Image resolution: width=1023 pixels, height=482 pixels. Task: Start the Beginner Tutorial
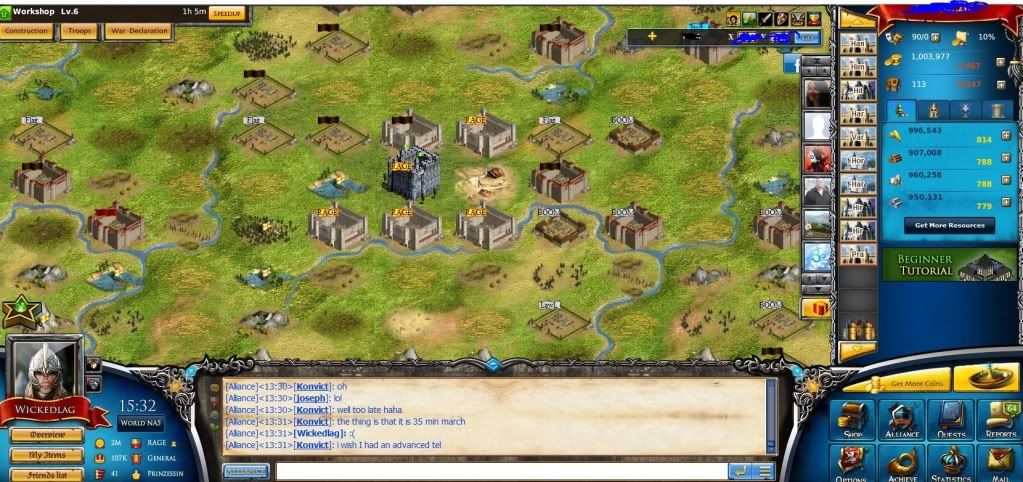[949, 265]
